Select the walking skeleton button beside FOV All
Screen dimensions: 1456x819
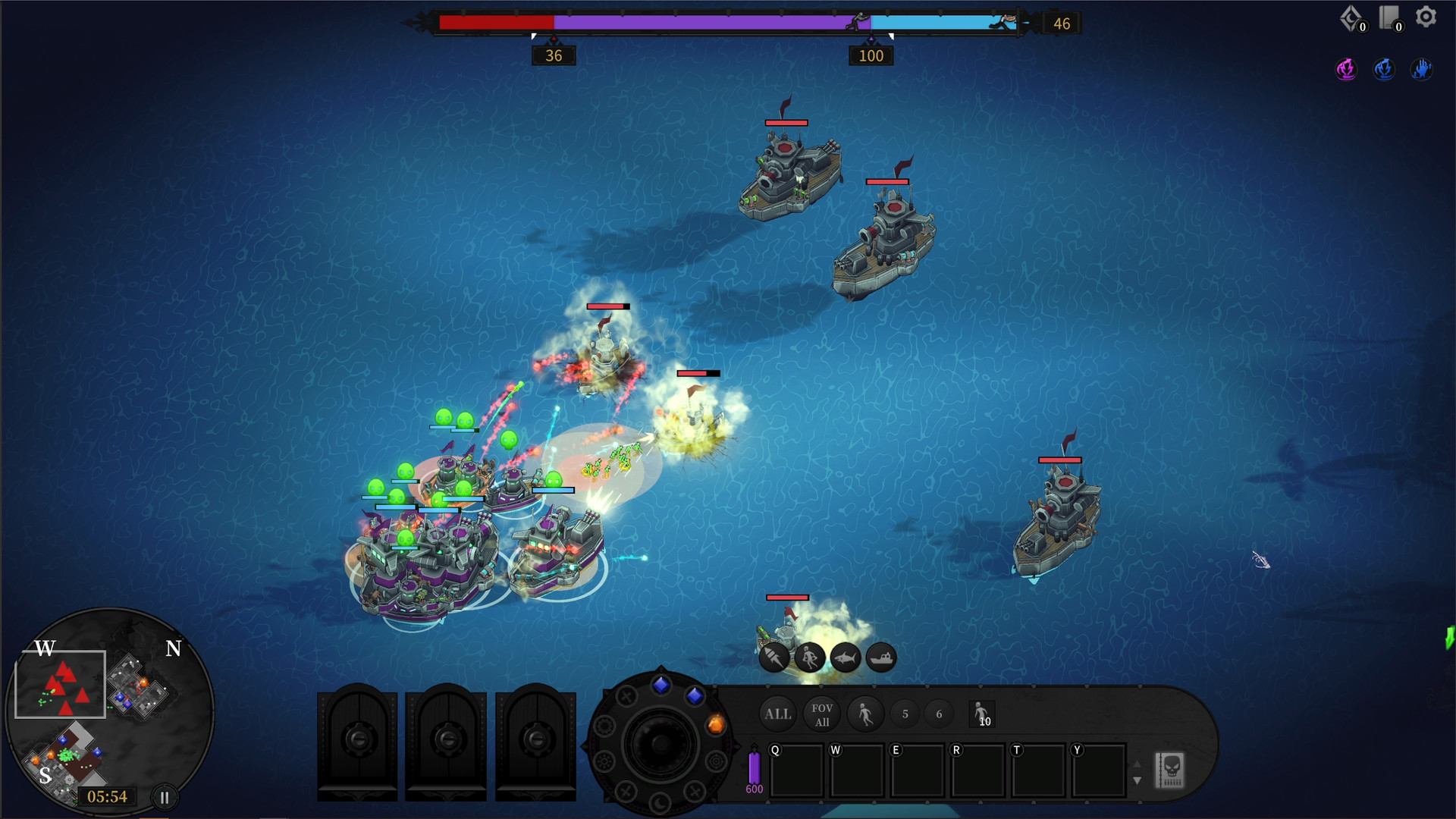[865, 714]
